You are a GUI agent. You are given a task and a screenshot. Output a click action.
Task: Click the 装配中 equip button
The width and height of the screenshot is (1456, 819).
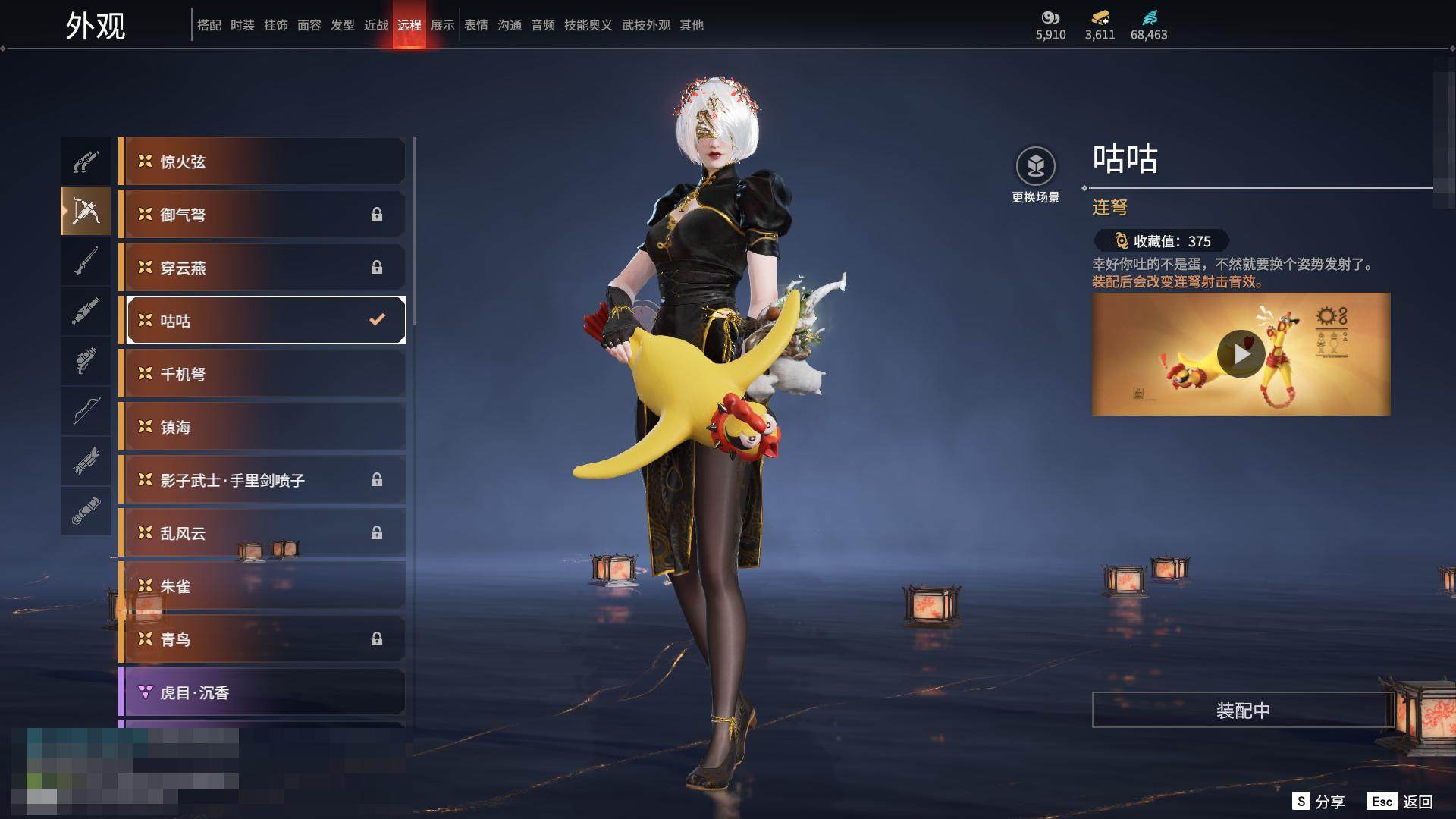click(1242, 711)
